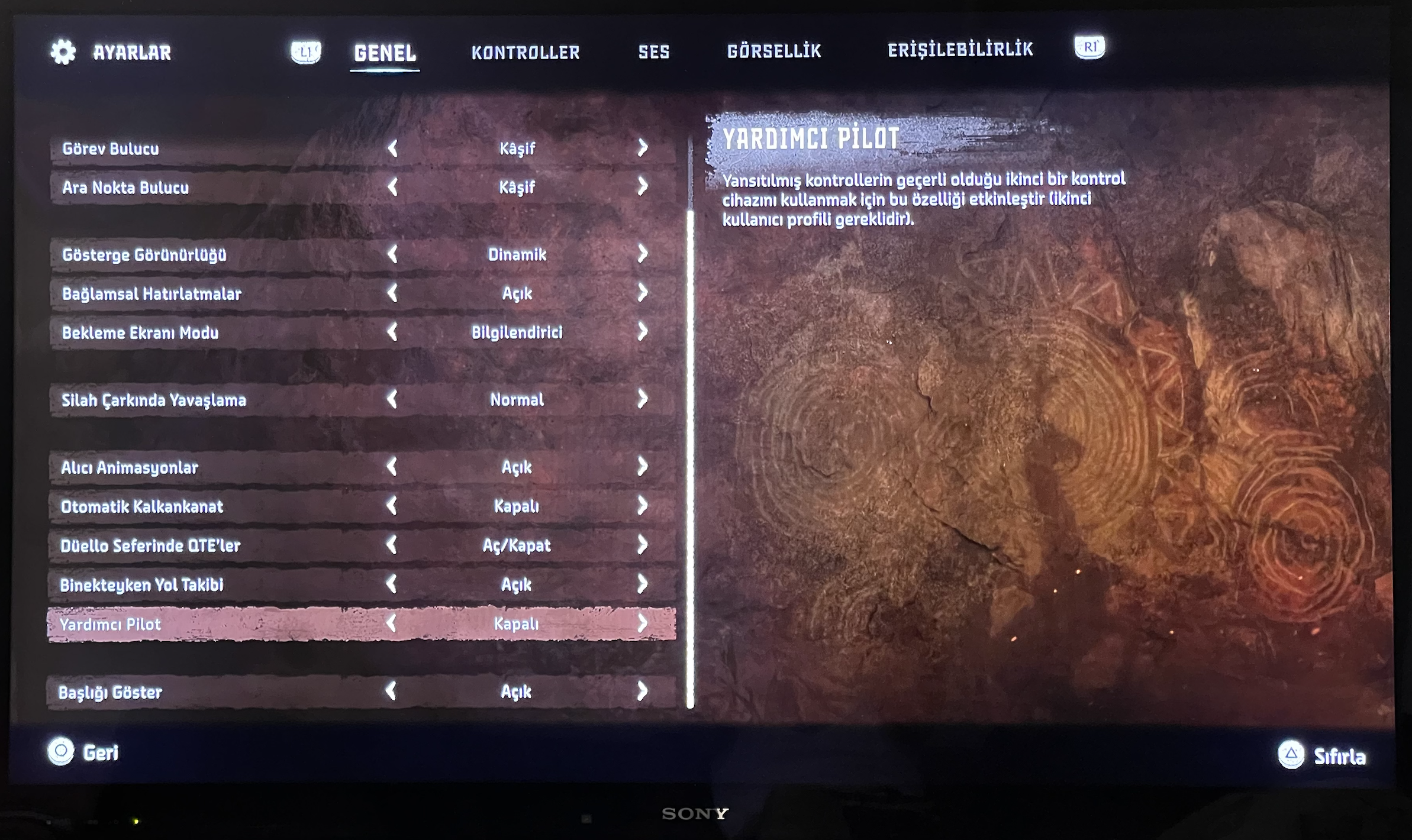Viewport: 1412px width, 840px height.
Task: Enable Yardımcı Pilot with right arrow
Action: click(x=643, y=623)
